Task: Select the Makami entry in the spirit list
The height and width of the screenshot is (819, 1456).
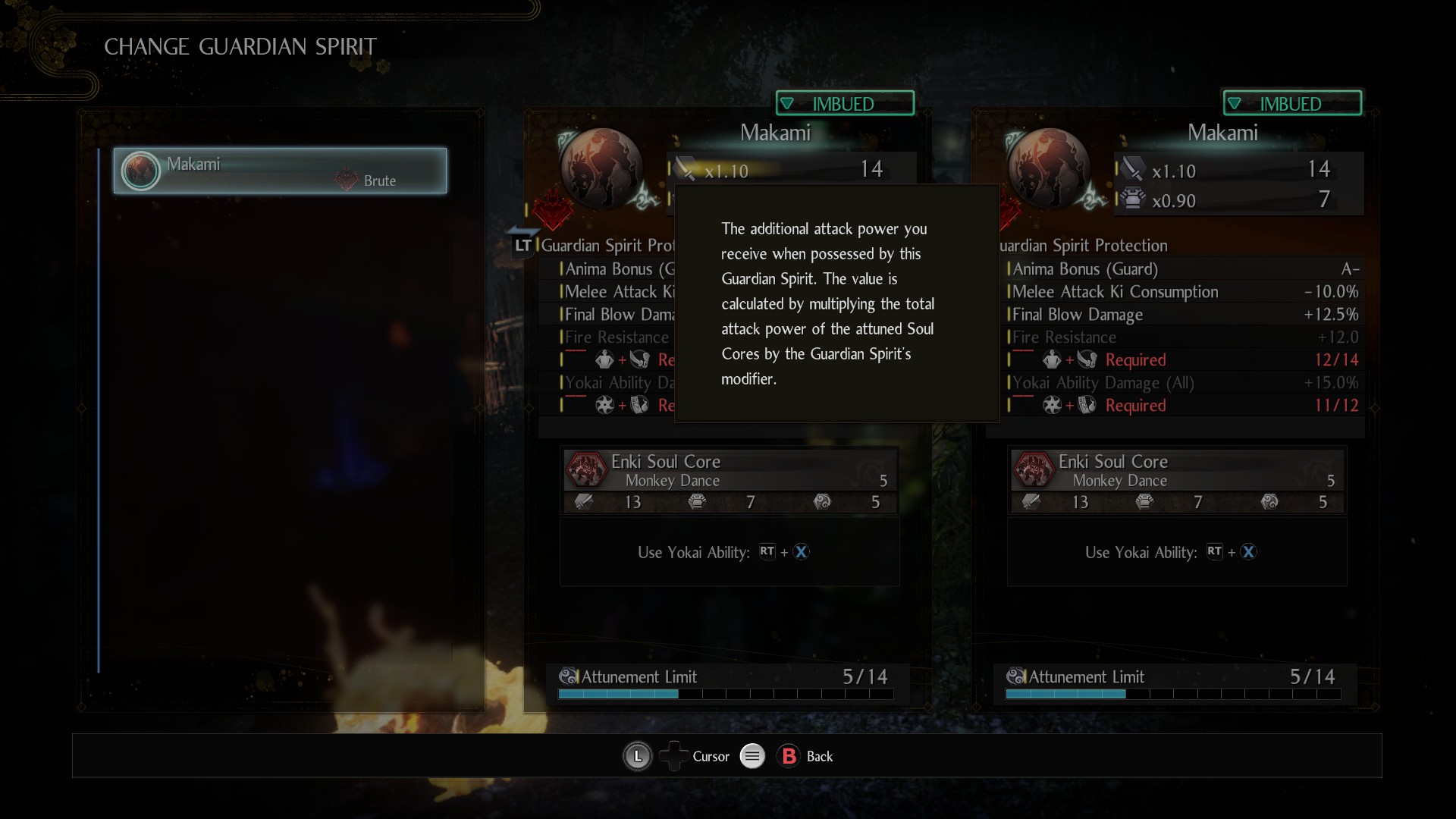Action: pos(279,171)
